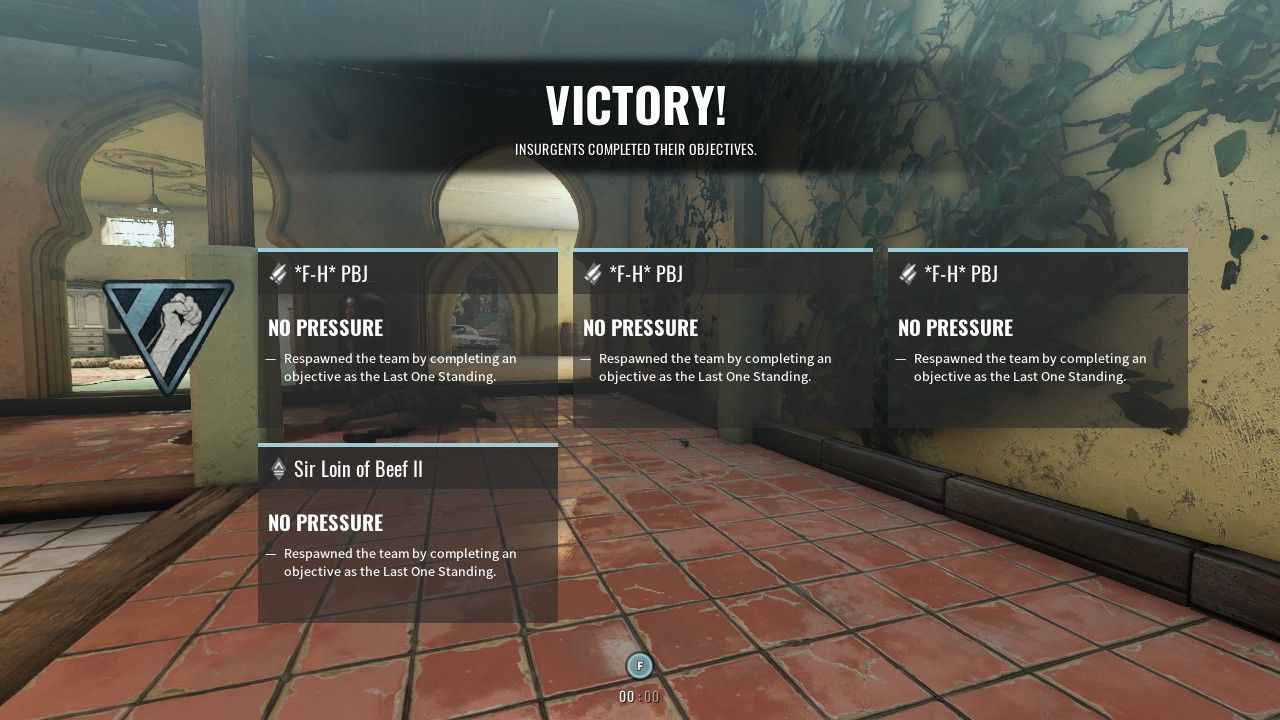Click the circular F key prompt at the bottom
Image resolution: width=1280 pixels, height=720 pixels.
[x=639, y=665]
